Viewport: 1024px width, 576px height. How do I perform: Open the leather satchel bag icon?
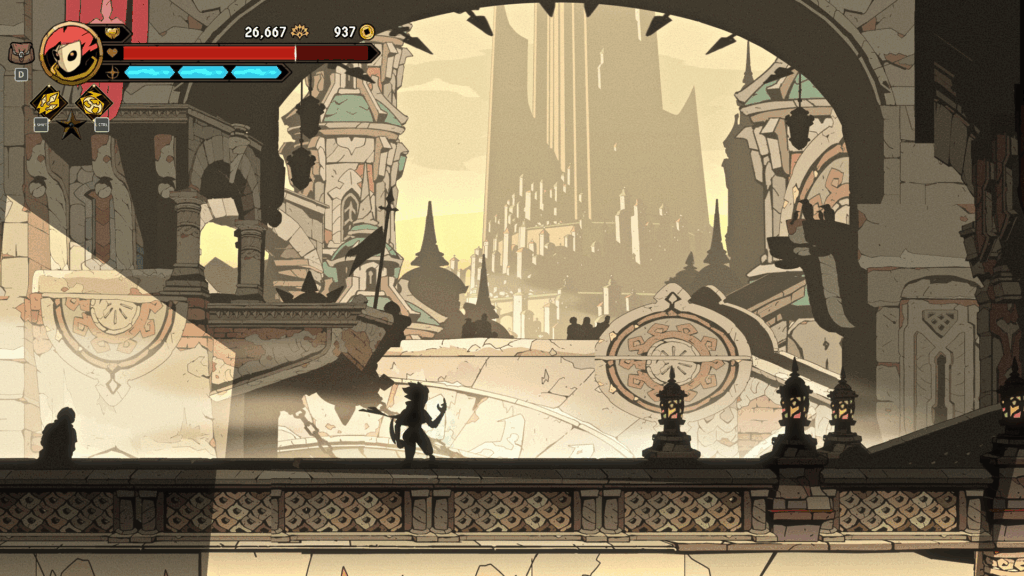[20, 52]
